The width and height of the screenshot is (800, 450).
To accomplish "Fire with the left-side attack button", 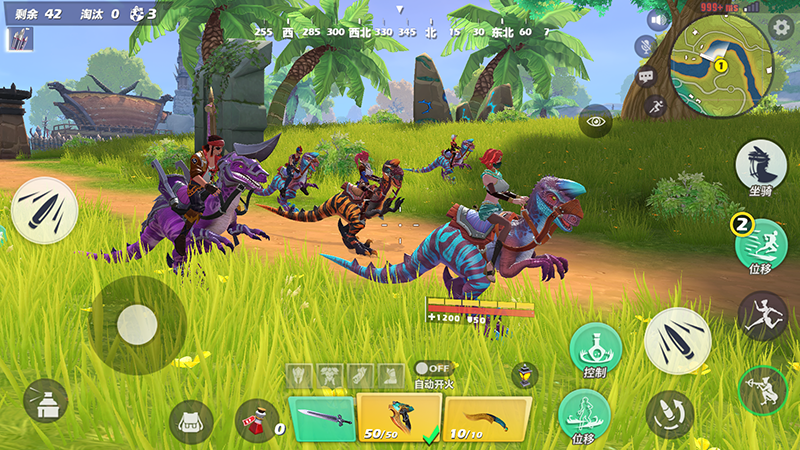I will pyautogui.click(x=45, y=210).
